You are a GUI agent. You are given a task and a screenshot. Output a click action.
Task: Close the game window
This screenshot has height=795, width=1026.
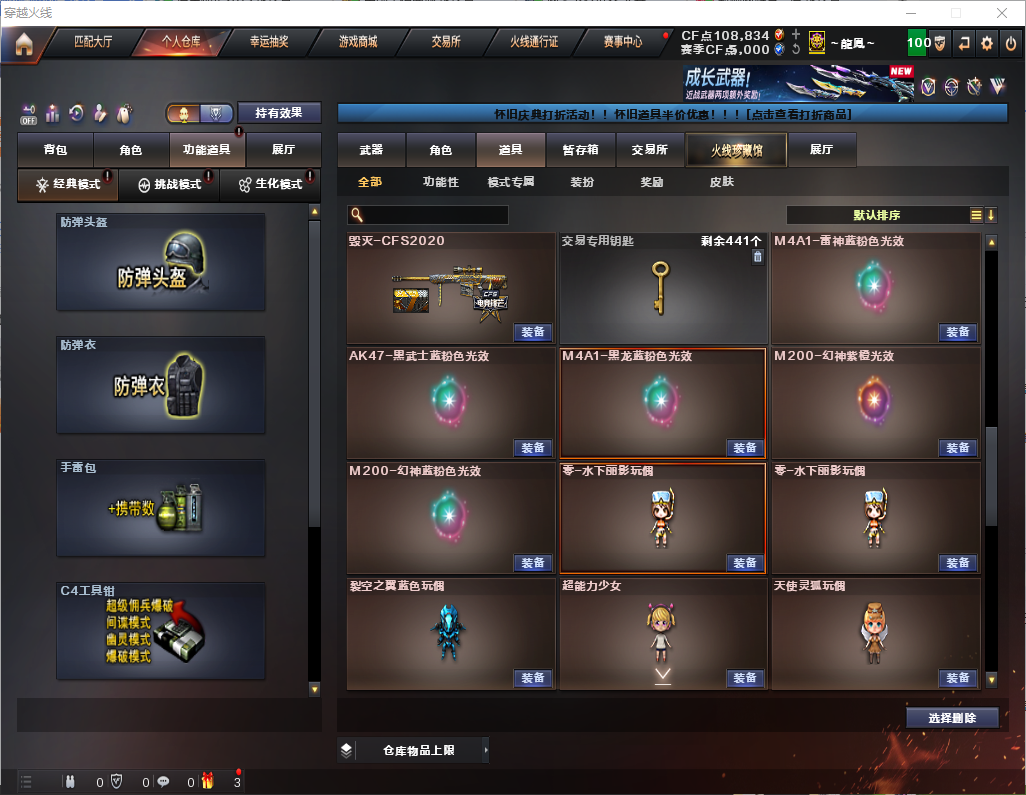click(1002, 13)
